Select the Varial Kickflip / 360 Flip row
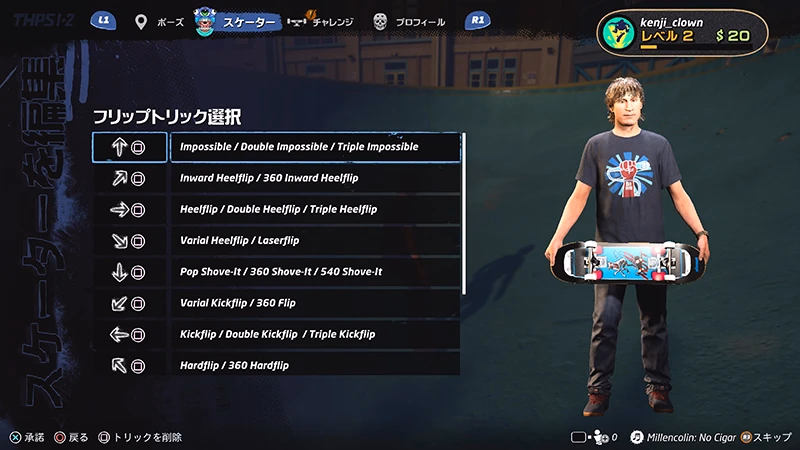Viewport: 800px width, 450px height. [315, 302]
